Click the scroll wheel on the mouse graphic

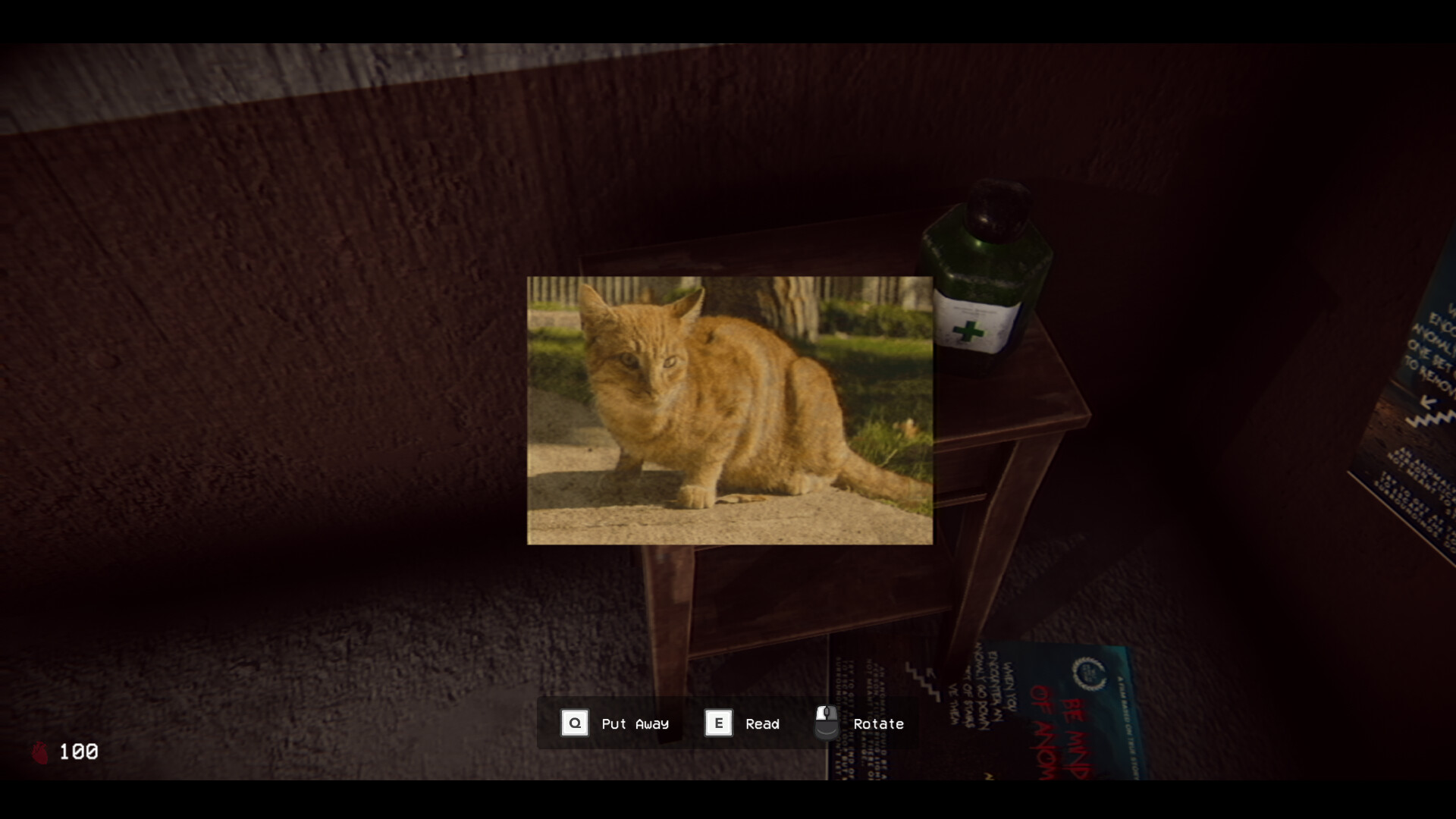[x=826, y=713]
